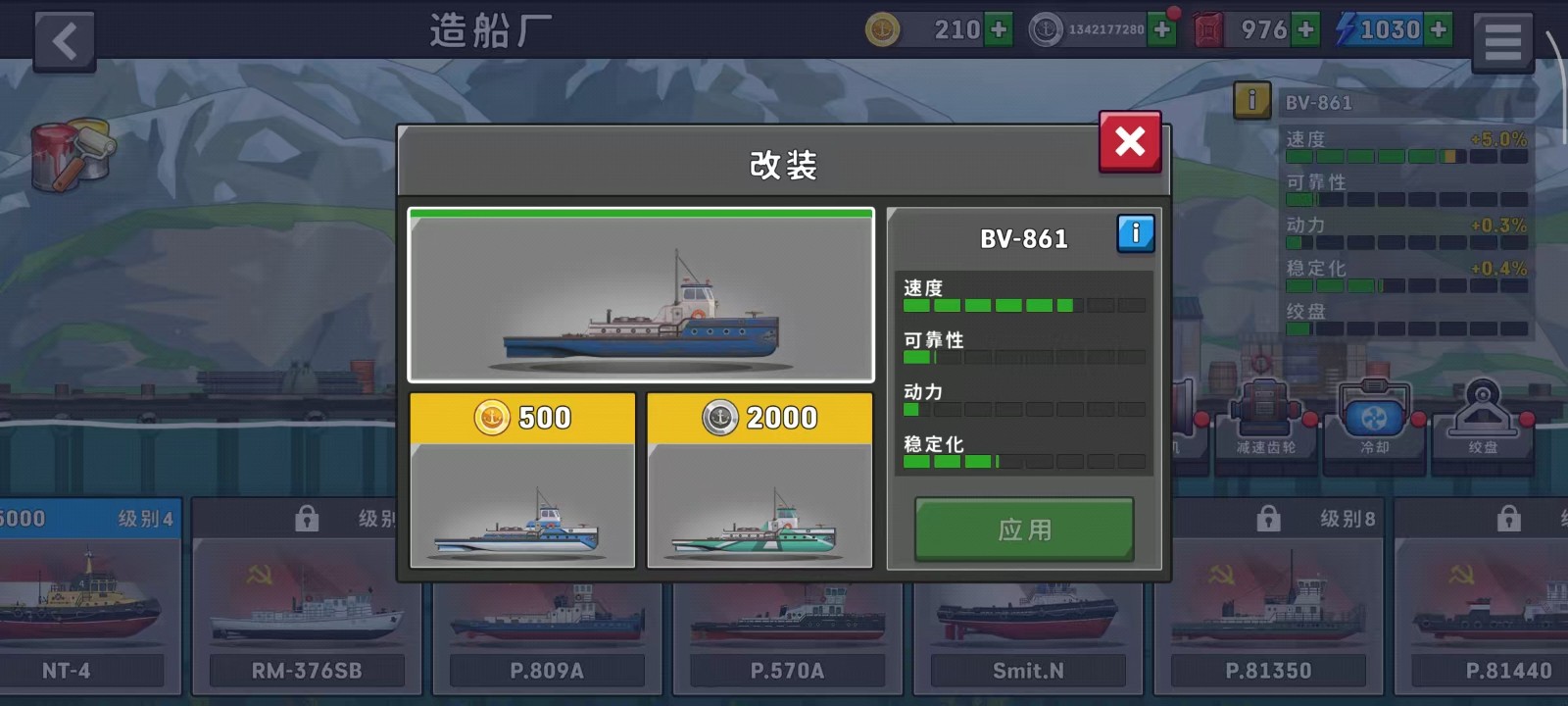Screen dimensions: 1568x706
Task: Select the locked RM-376SB ship card
Action: (x=307, y=598)
